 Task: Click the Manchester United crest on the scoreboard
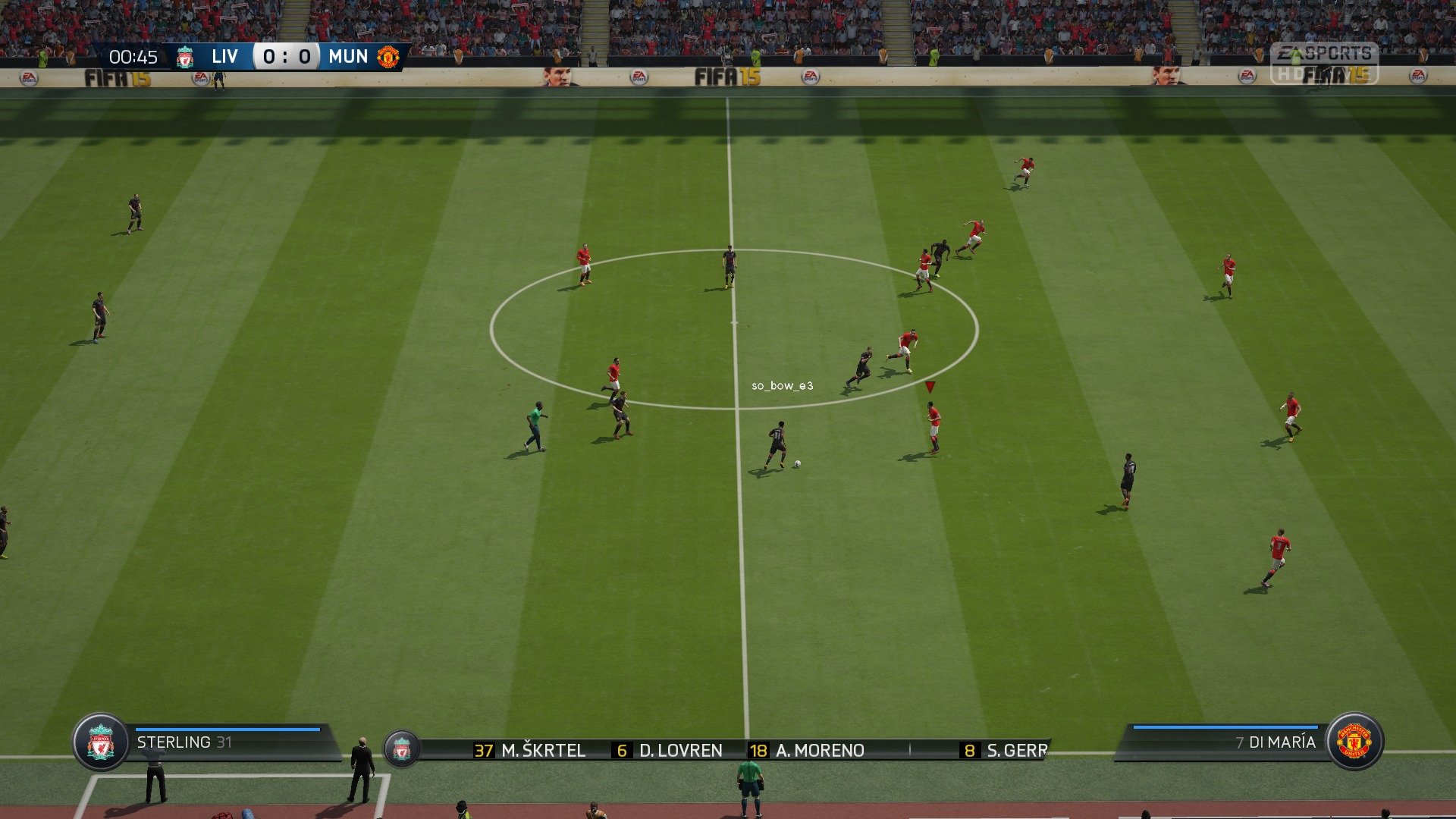tap(389, 56)
